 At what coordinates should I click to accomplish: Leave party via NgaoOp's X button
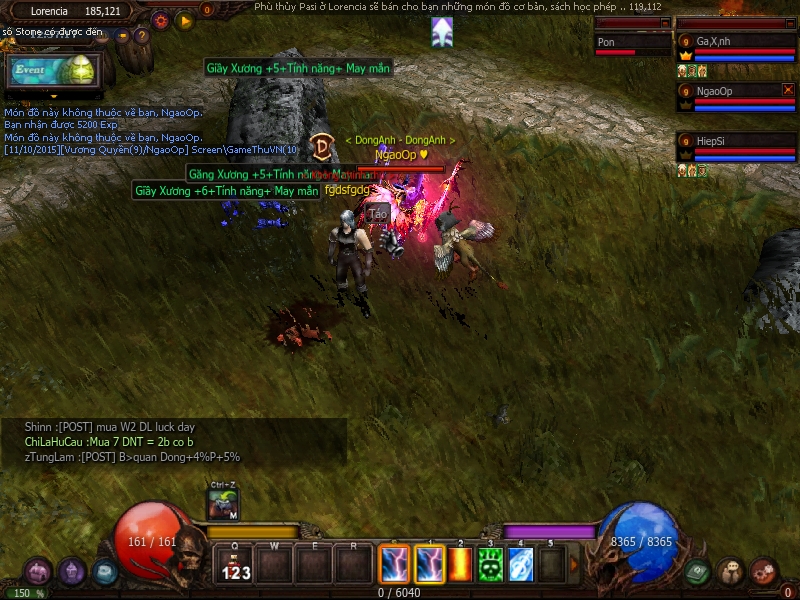788,90
